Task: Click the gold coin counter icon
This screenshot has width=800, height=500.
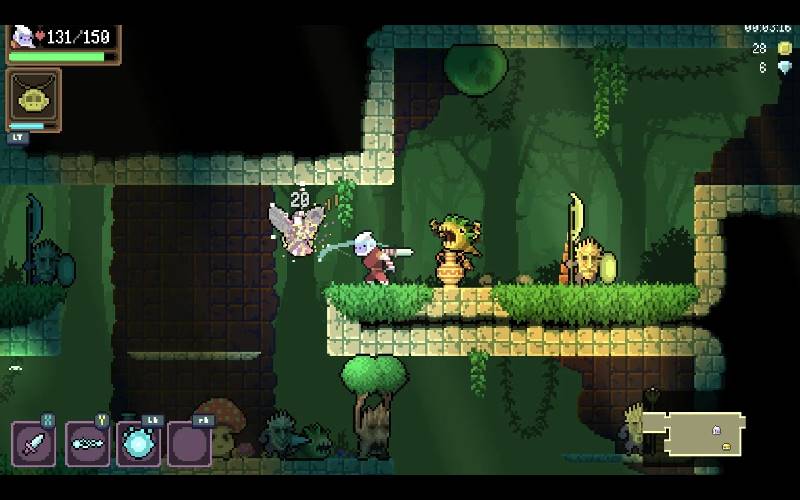Action: (784, 48)
